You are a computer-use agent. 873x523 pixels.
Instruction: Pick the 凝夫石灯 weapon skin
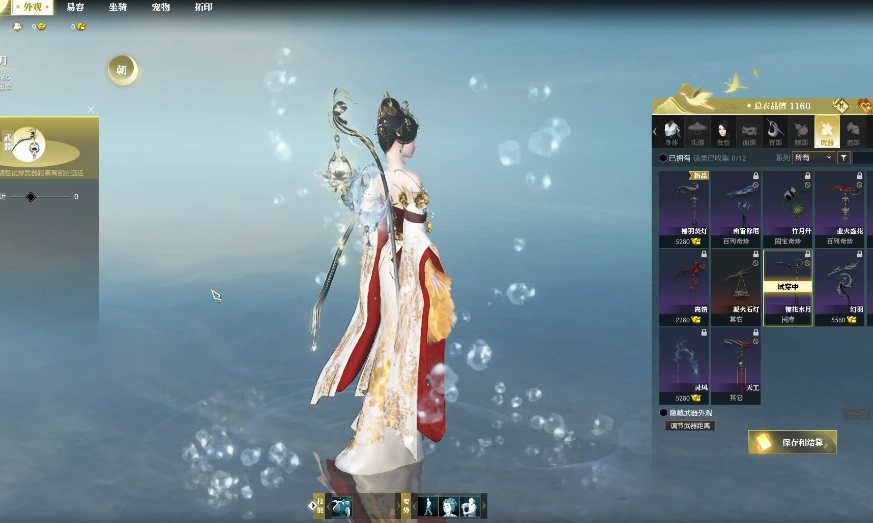[x=736, y=287]
